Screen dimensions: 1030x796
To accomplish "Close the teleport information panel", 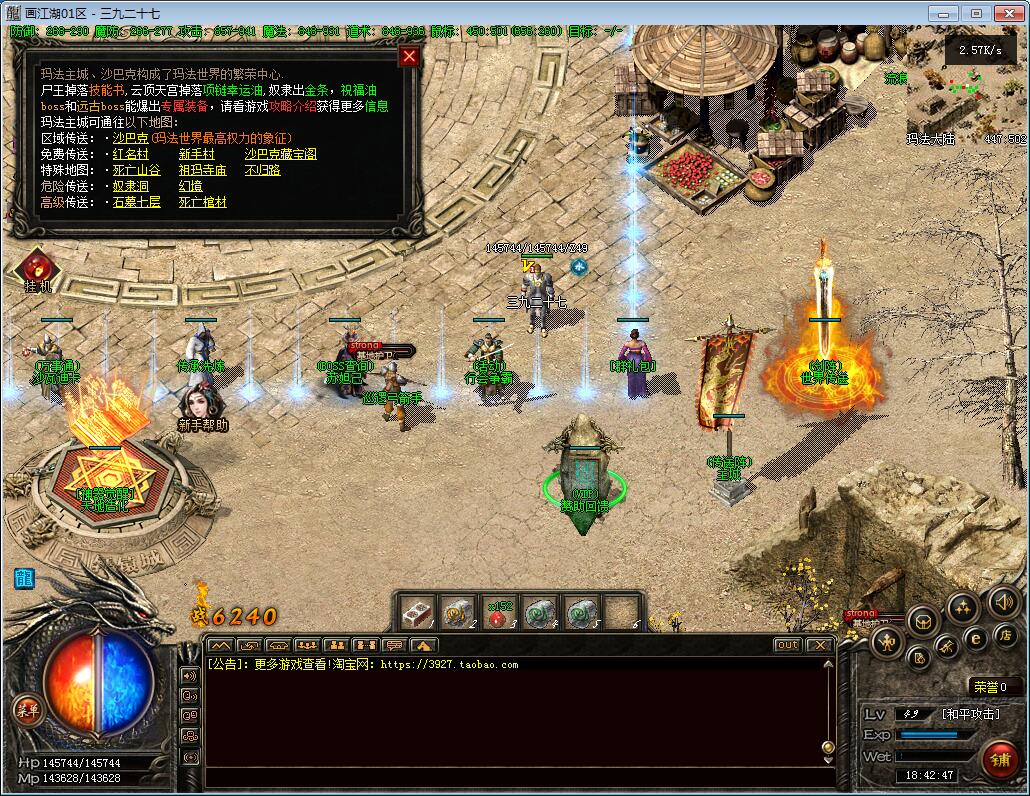I will point(408,56).
